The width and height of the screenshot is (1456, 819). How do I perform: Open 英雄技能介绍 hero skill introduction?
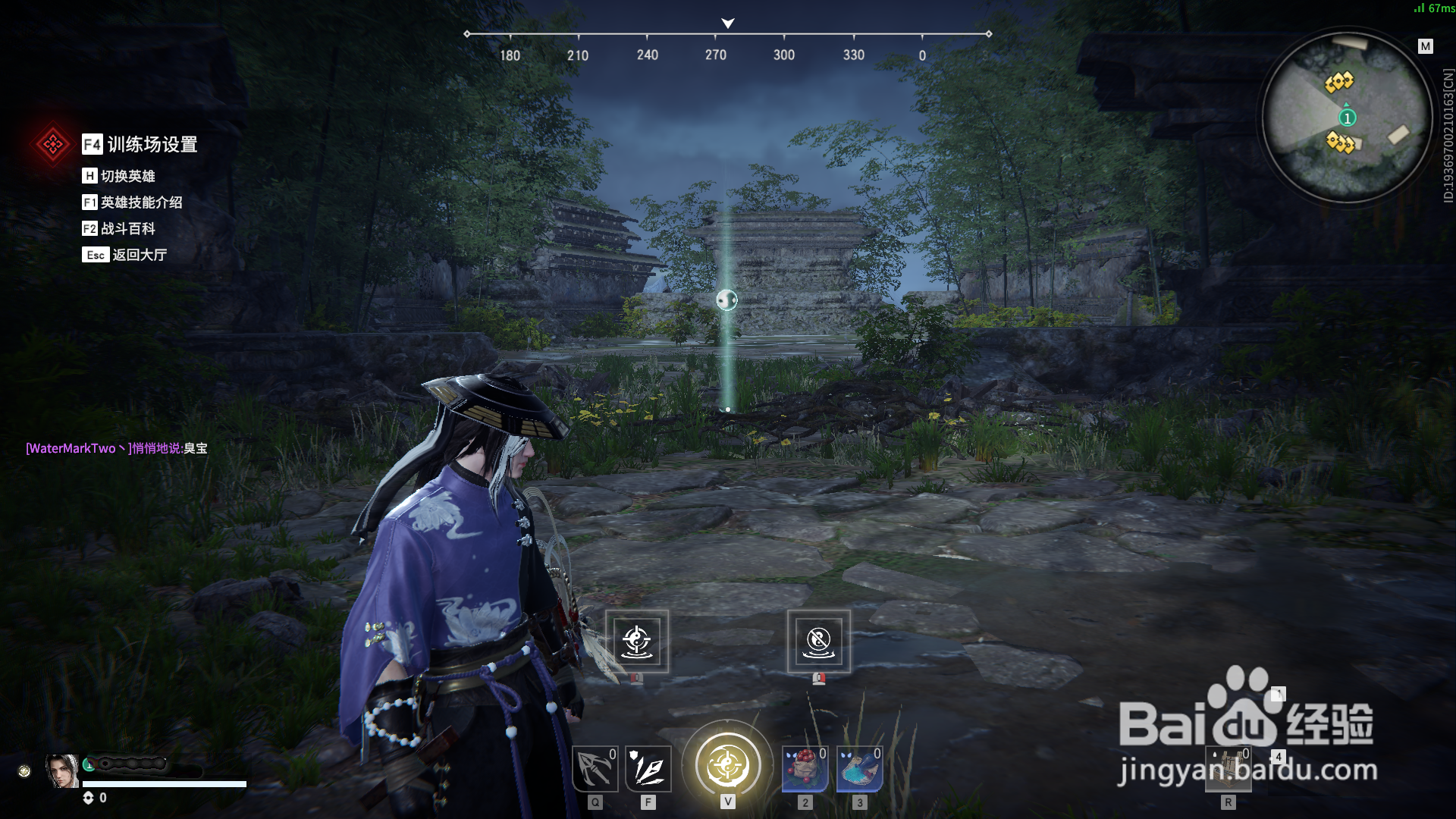(x=140, y=202)
